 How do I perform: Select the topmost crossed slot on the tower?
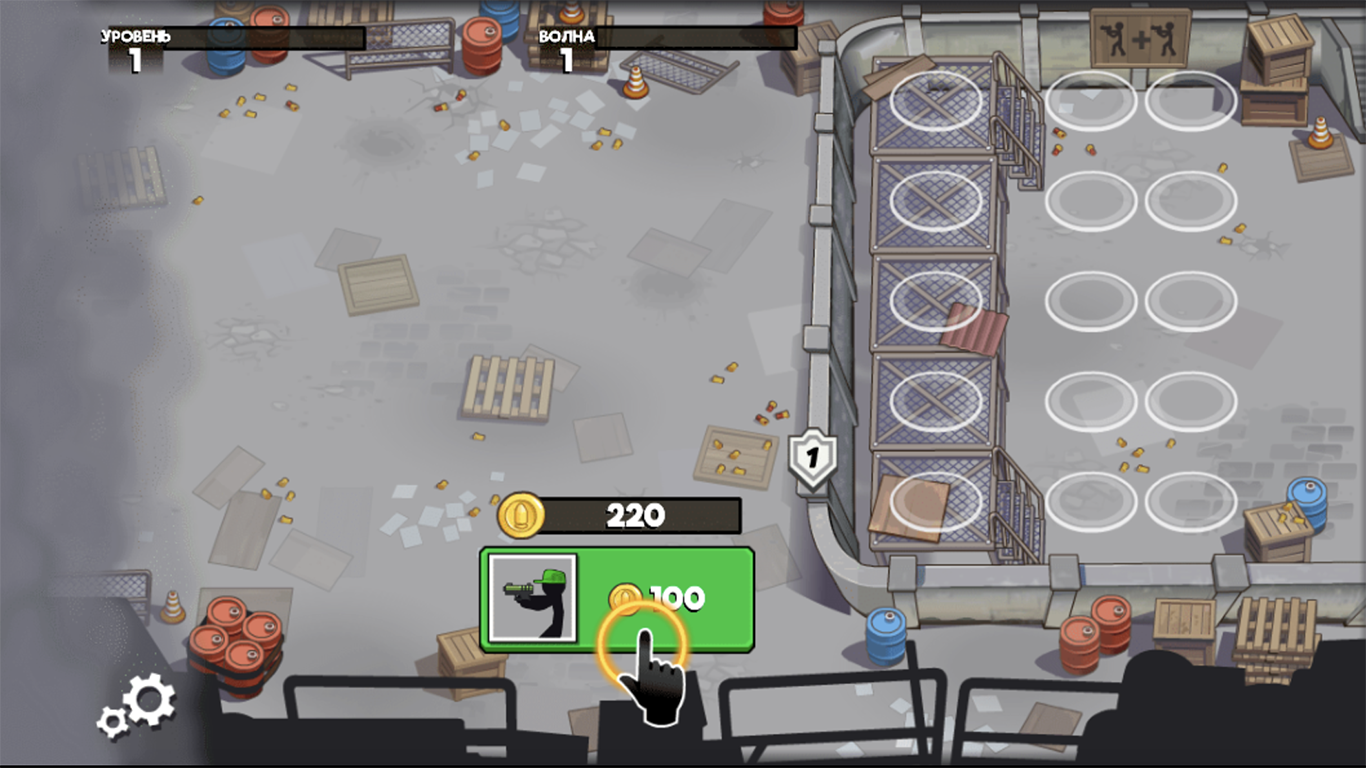(x=935, y=101)
